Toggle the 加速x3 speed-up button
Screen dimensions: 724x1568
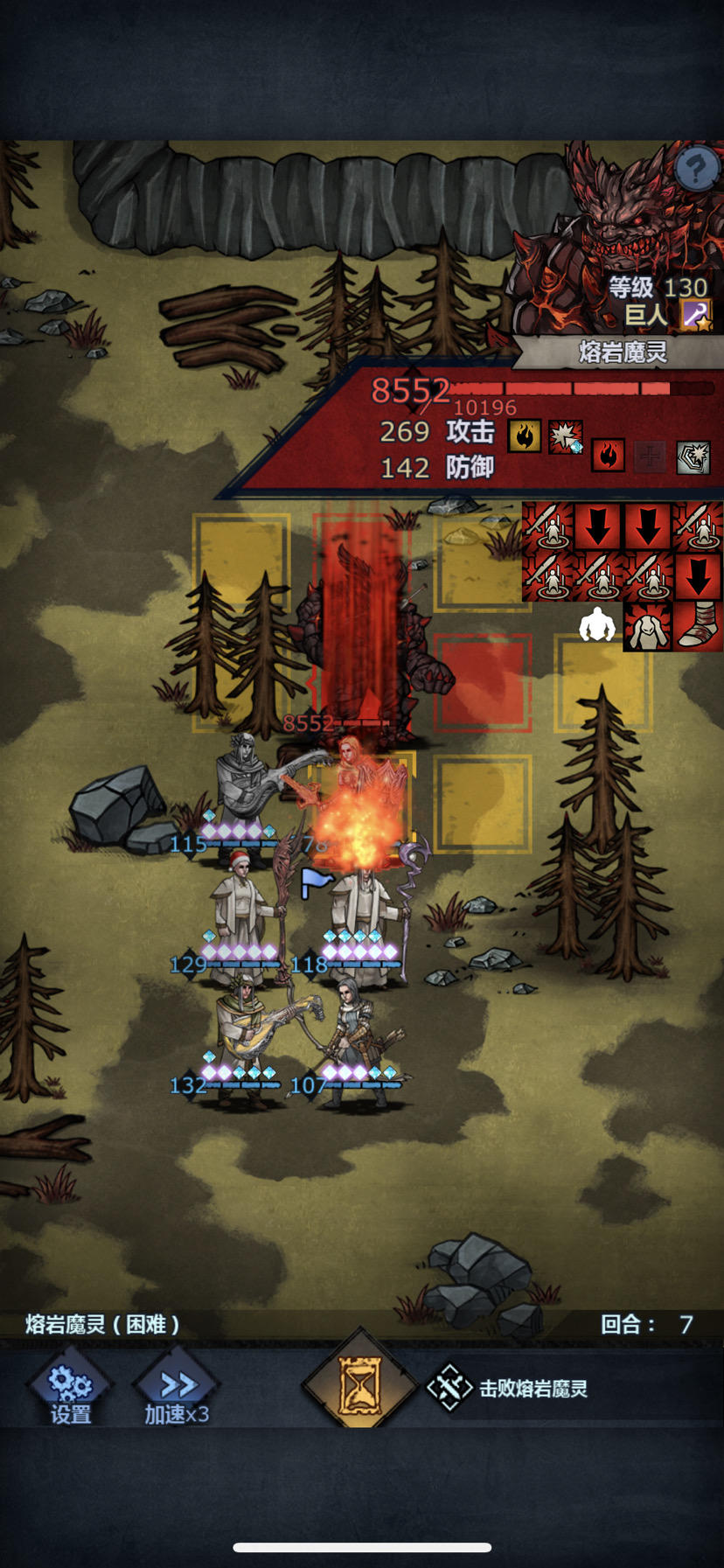[x=177, y=1390]
